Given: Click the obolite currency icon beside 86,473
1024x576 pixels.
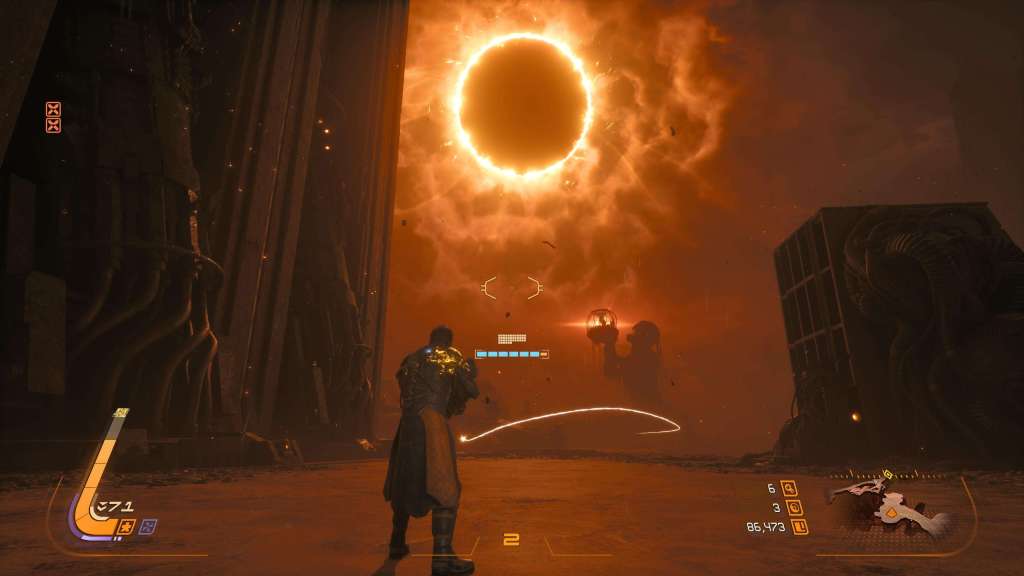Looking at the screenshot, I should (x=800, y=527).
